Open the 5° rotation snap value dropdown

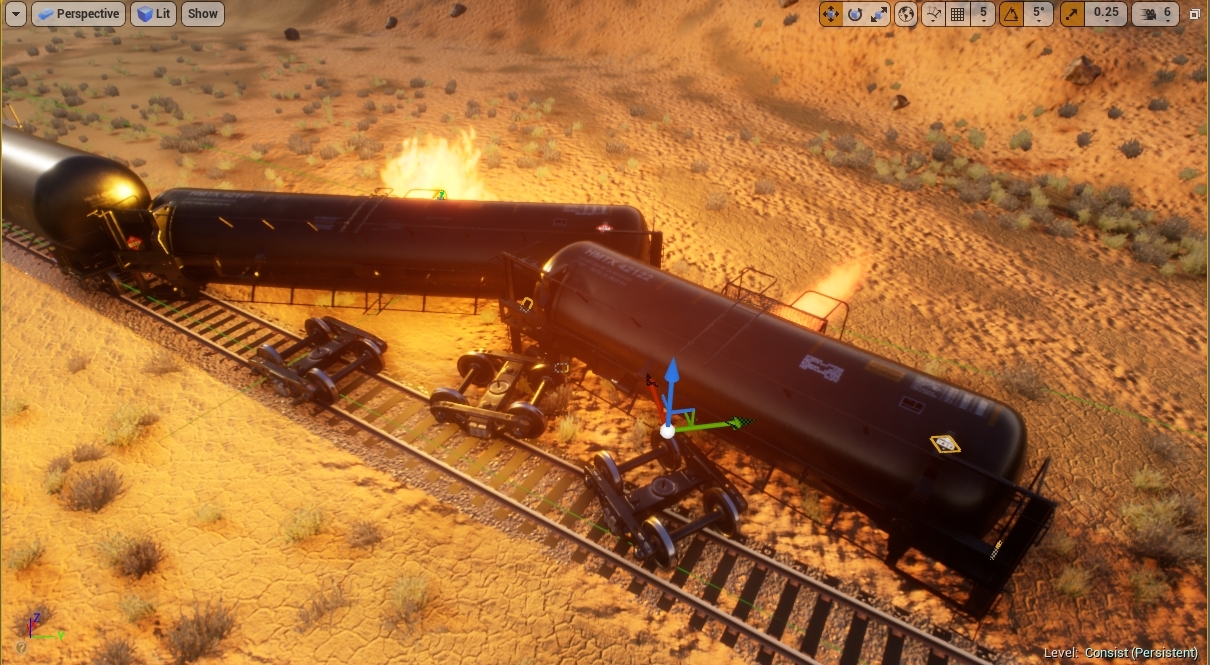click(x=1040, y=14)
